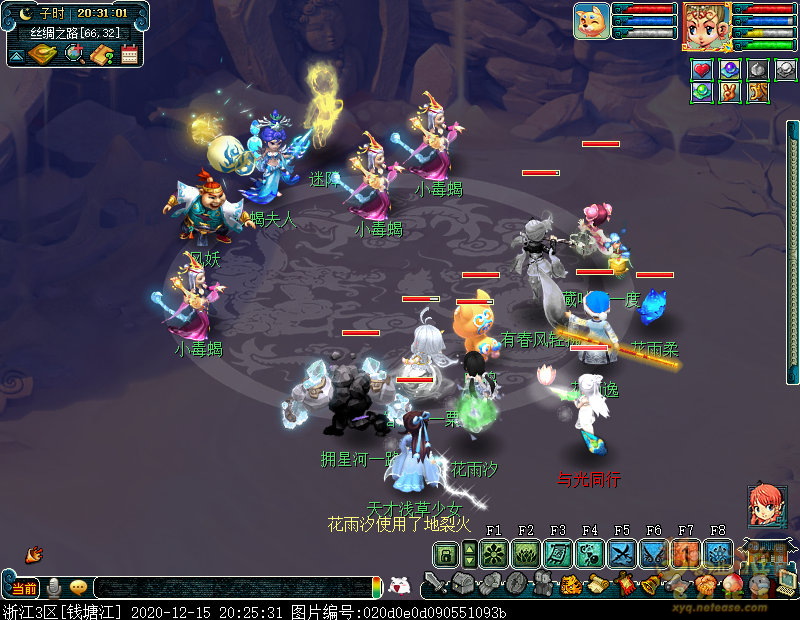Open the golden compass minimap icon
800x620 pixels.
point(42,54)
